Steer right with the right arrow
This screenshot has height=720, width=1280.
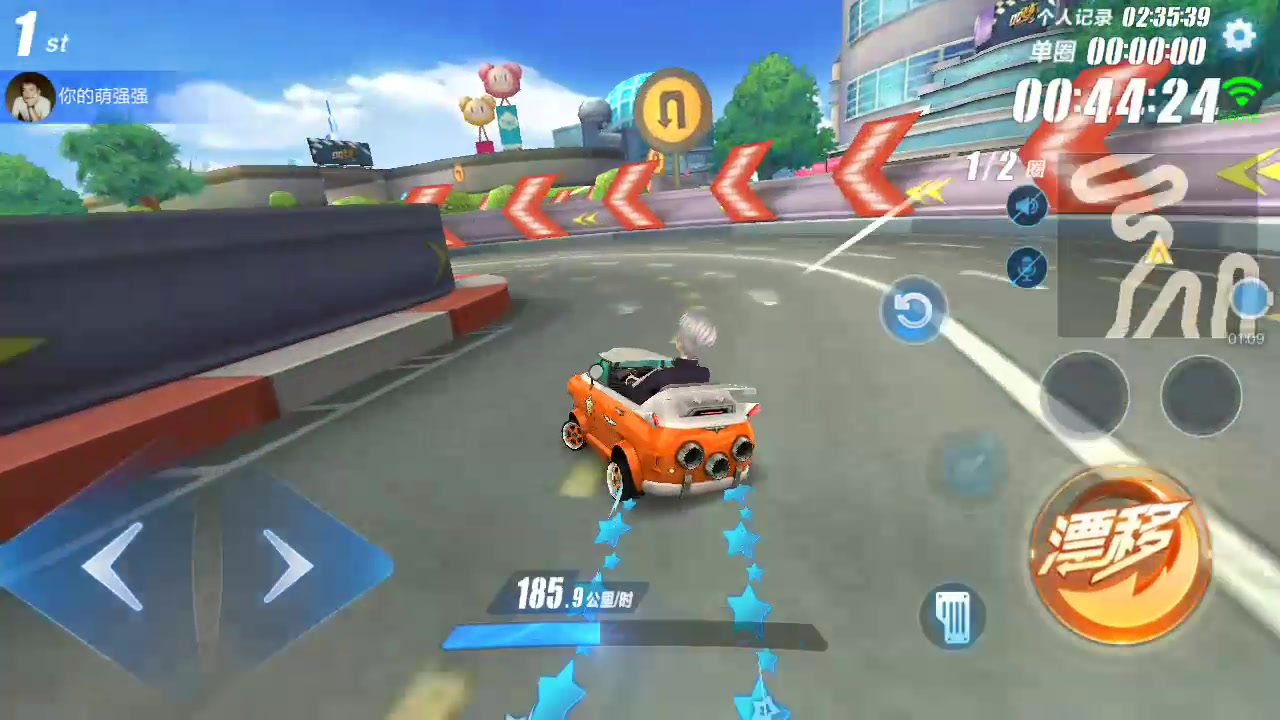click(x=288, y=566)
